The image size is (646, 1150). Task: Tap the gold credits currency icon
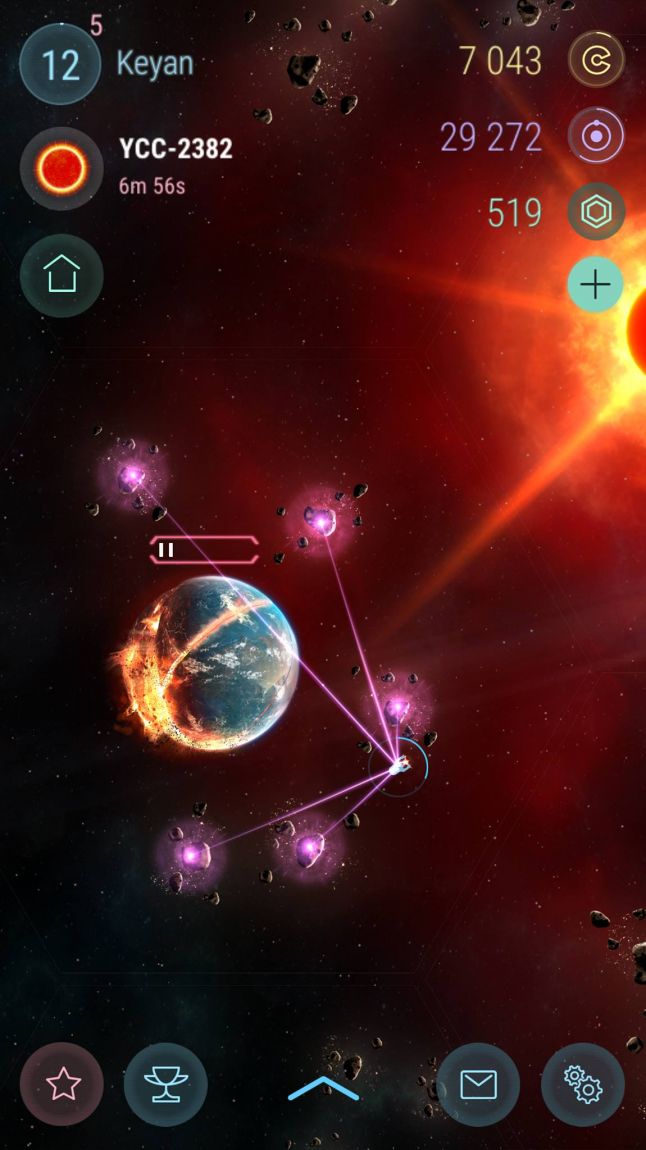[596, 60]
